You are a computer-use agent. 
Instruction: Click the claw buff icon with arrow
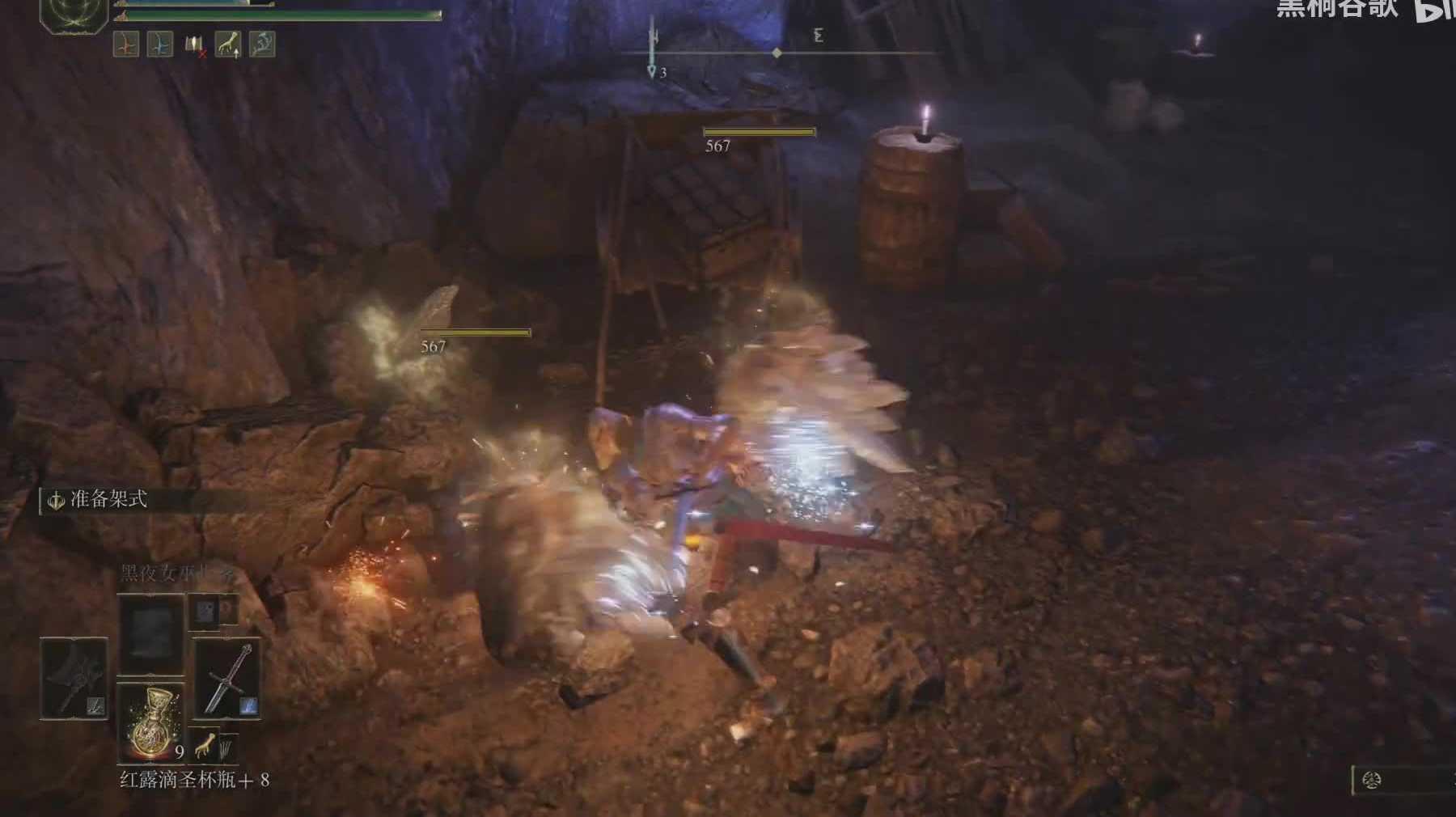tap(228, 44)
